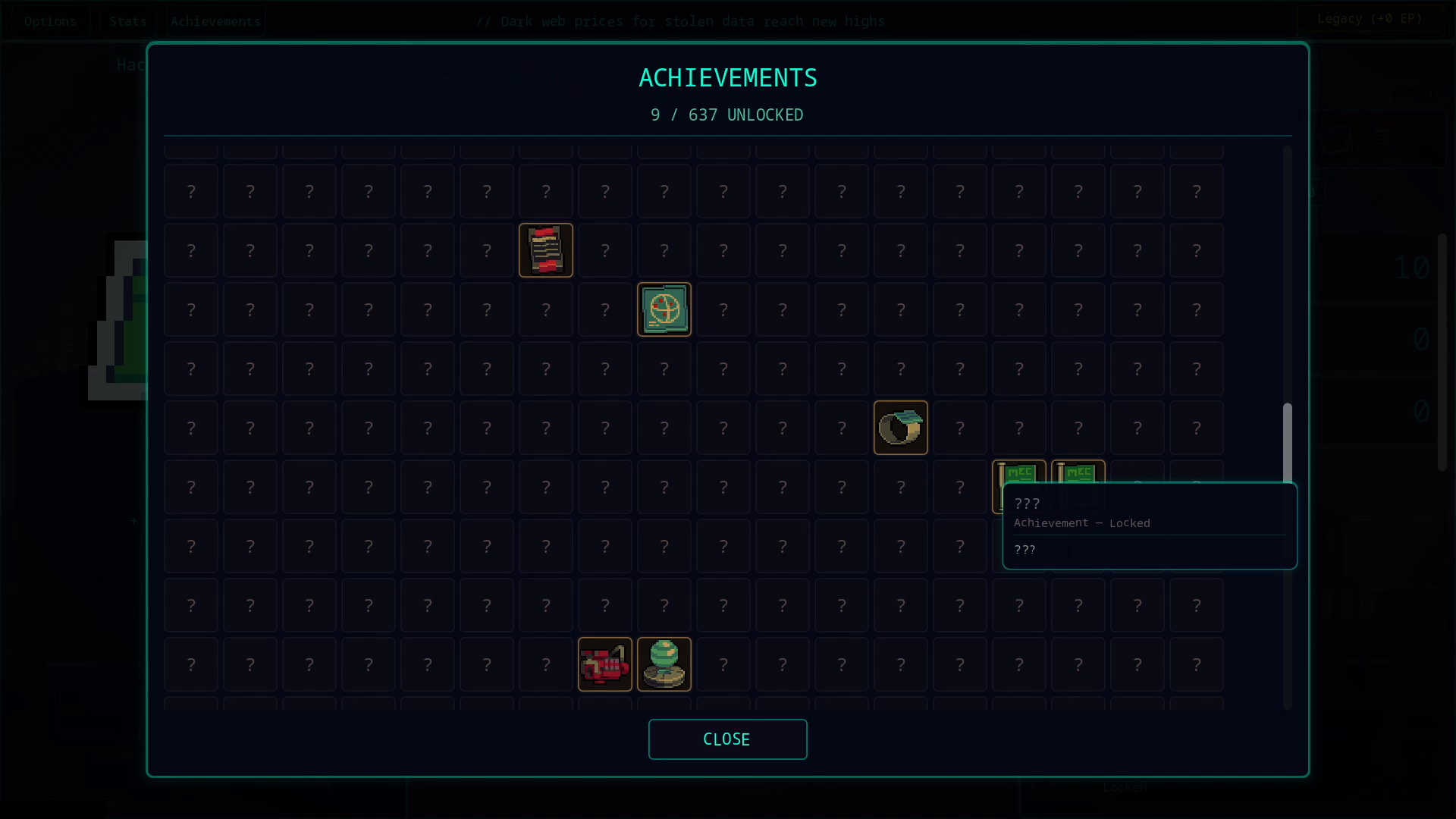
Task: Click the red engine achievement icon
Action: pyautogui.click(x=604, y=664)
